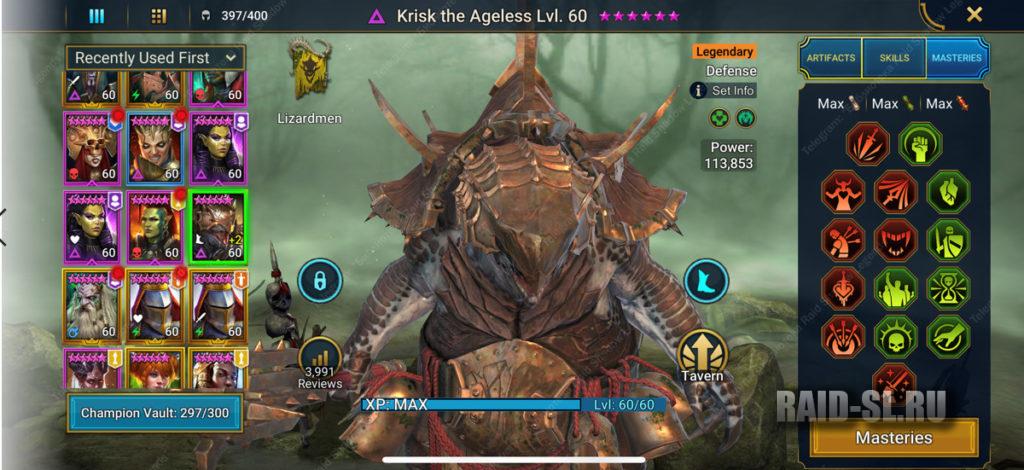Toggle the champion lock icon

[320, 281]
